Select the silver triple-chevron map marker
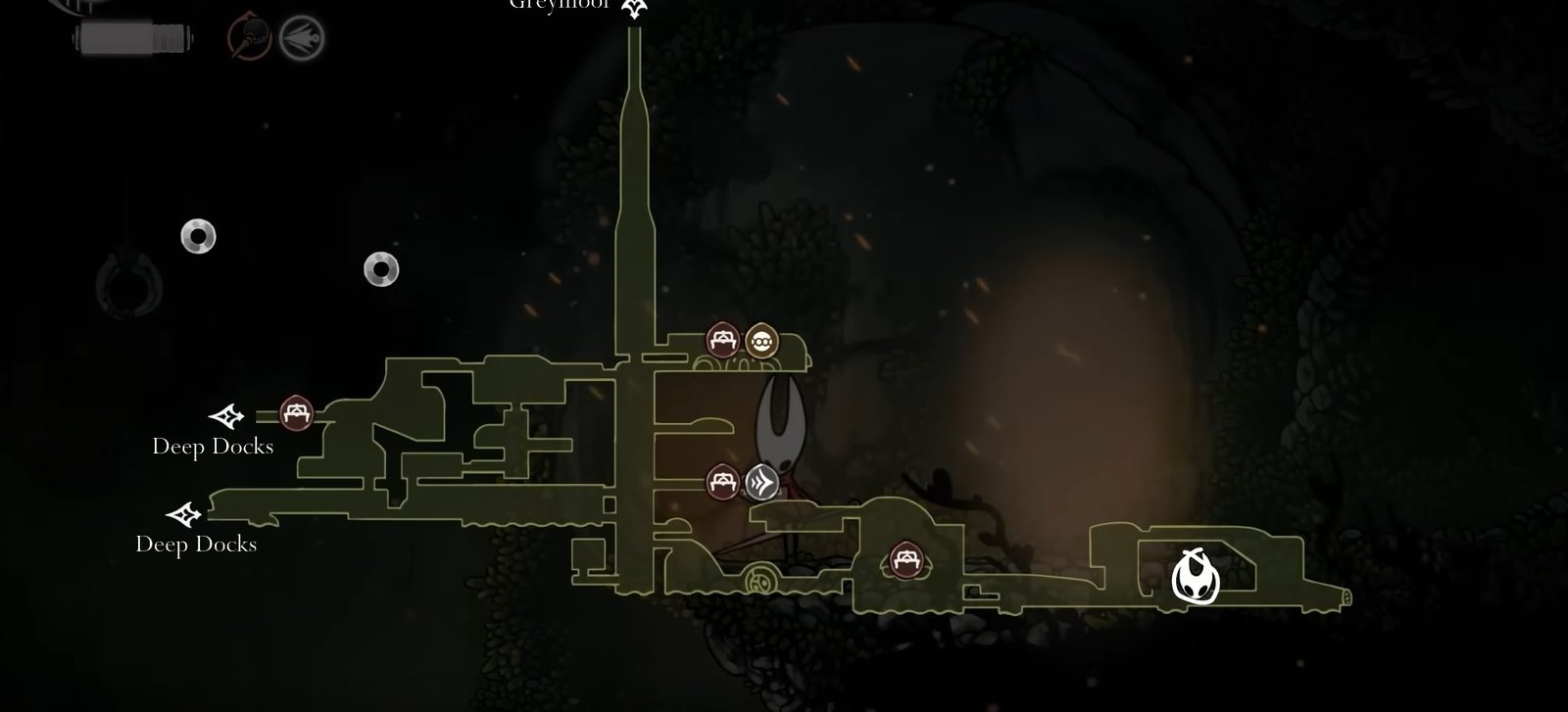 tap(762, 481)
